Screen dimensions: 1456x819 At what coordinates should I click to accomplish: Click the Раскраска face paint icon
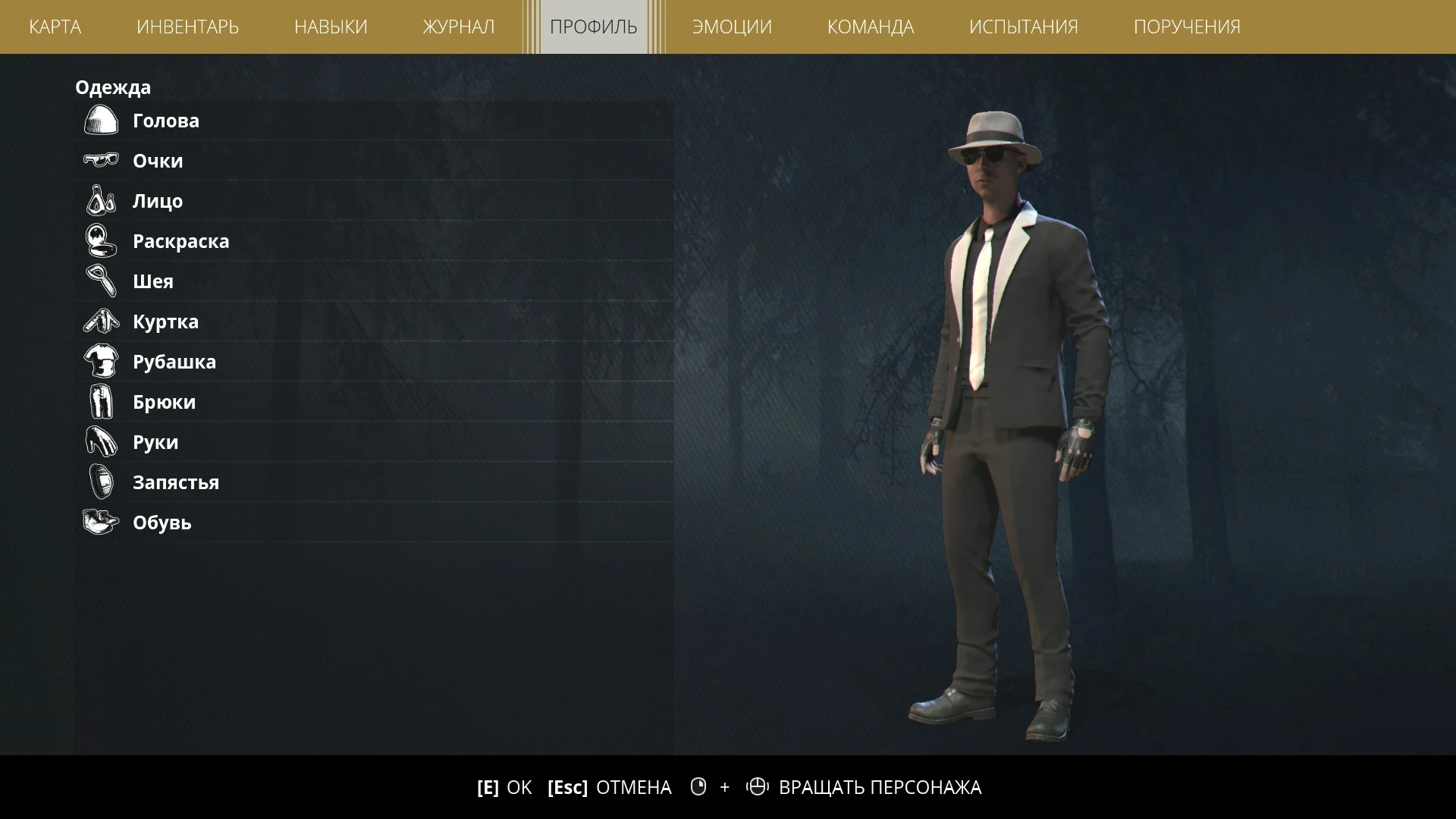click(100, 240)
